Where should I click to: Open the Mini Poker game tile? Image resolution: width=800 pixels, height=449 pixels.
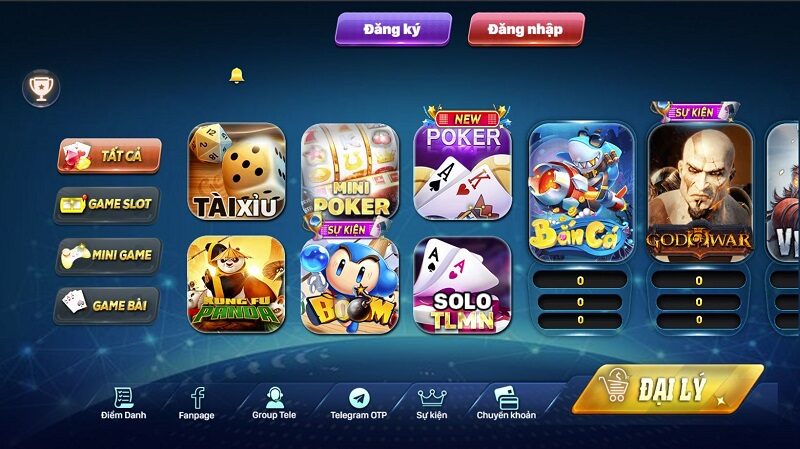pos(350,172)
